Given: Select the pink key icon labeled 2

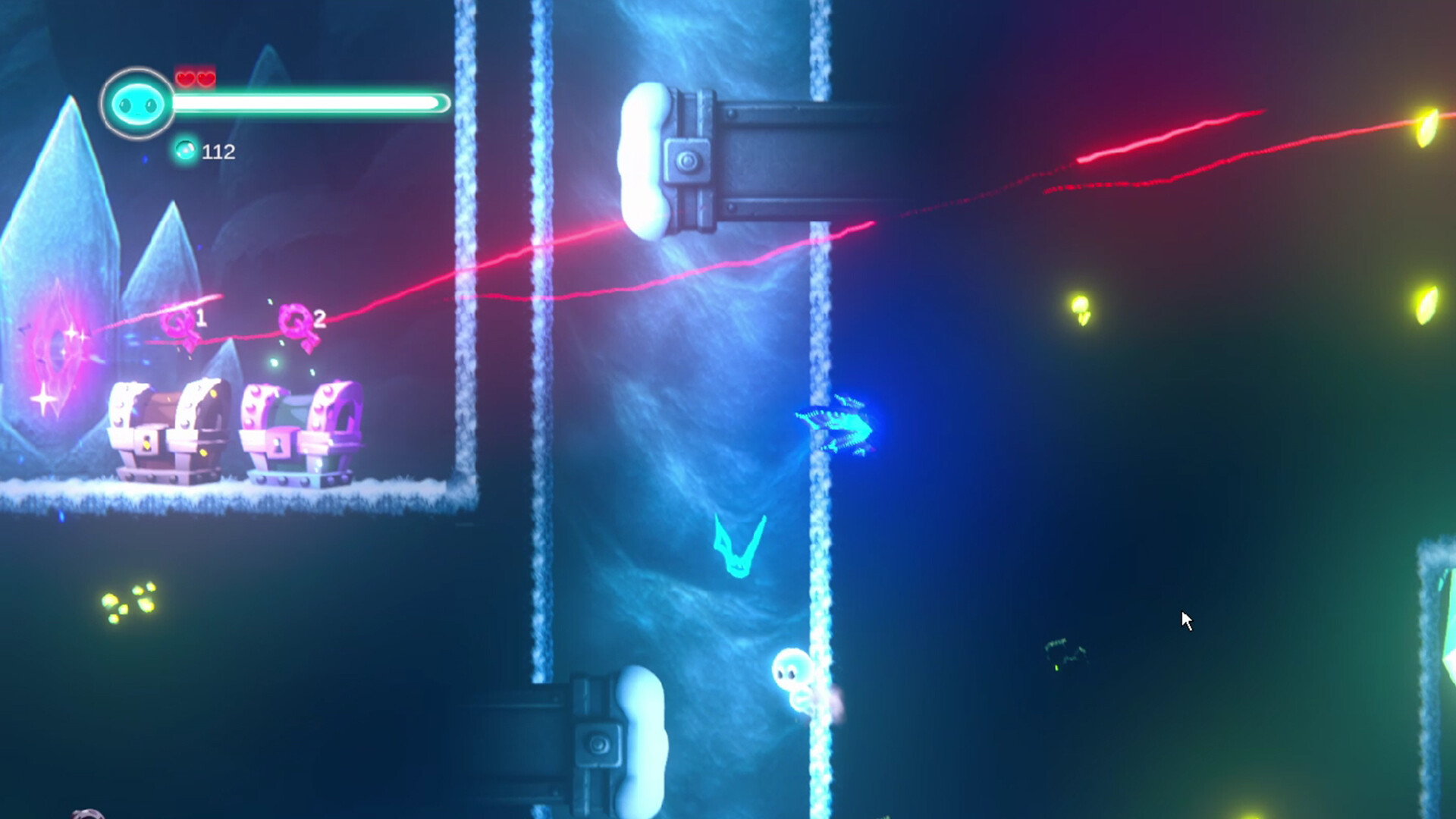Looking at the screenshot, I should [294, 322].
